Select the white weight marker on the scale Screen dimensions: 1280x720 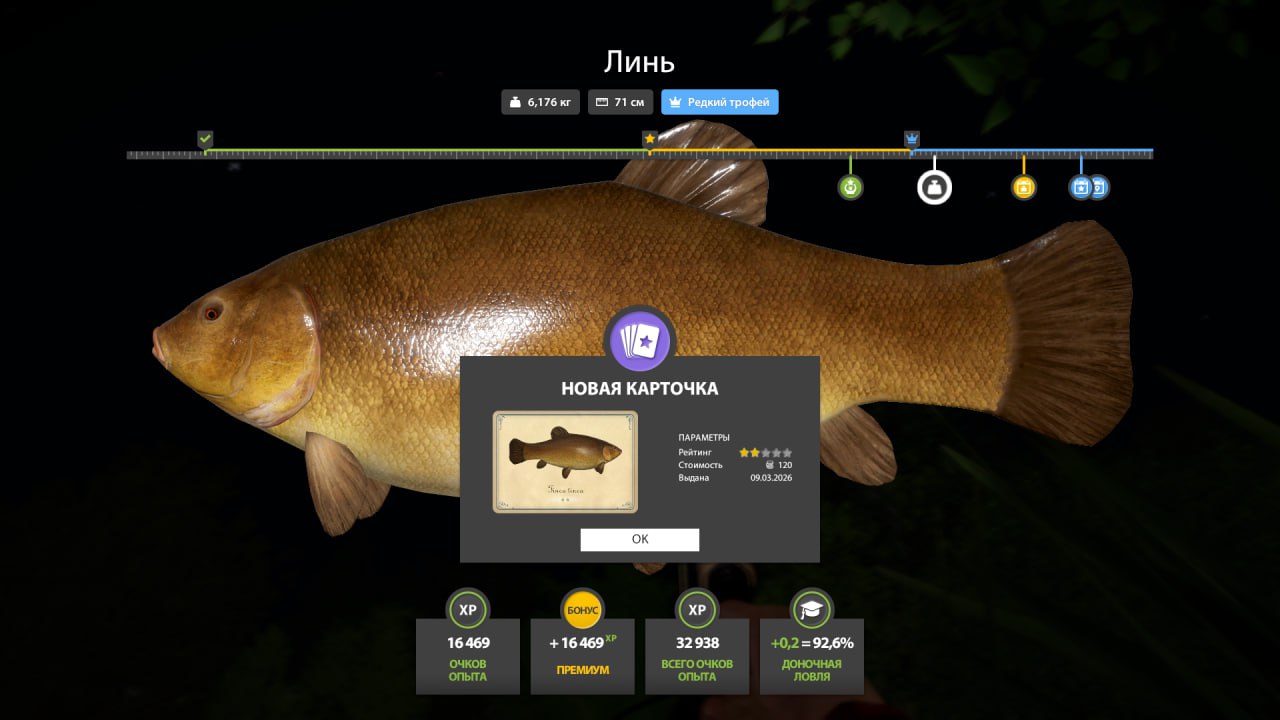pyautogui.click(x=934, y=187)
